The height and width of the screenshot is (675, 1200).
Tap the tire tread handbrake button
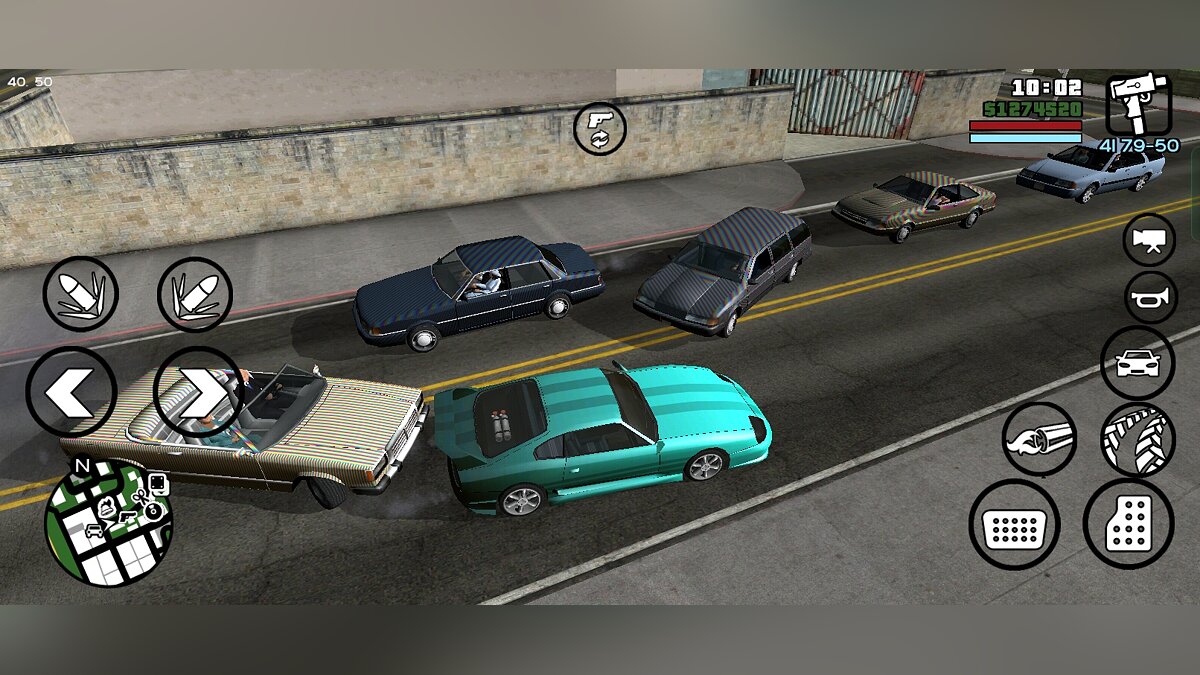pos(1138,439)
